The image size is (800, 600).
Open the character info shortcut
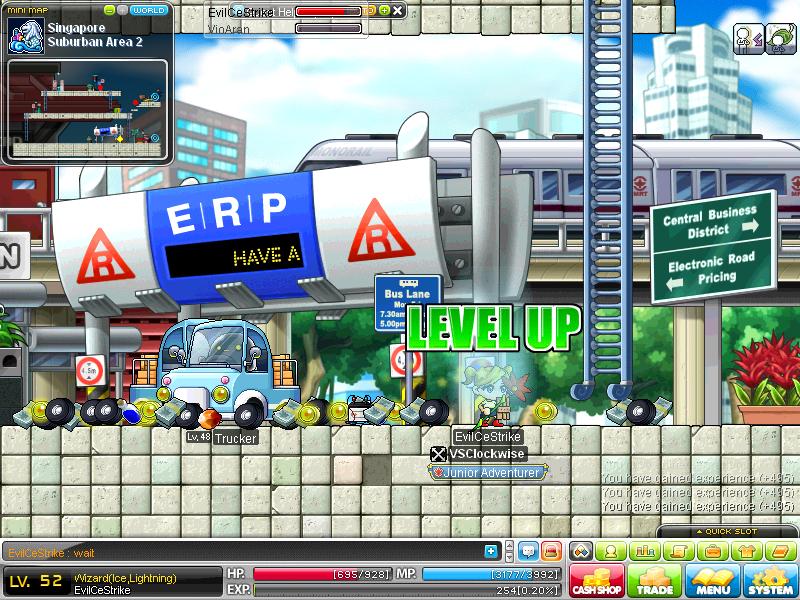(x=609, y=551)
